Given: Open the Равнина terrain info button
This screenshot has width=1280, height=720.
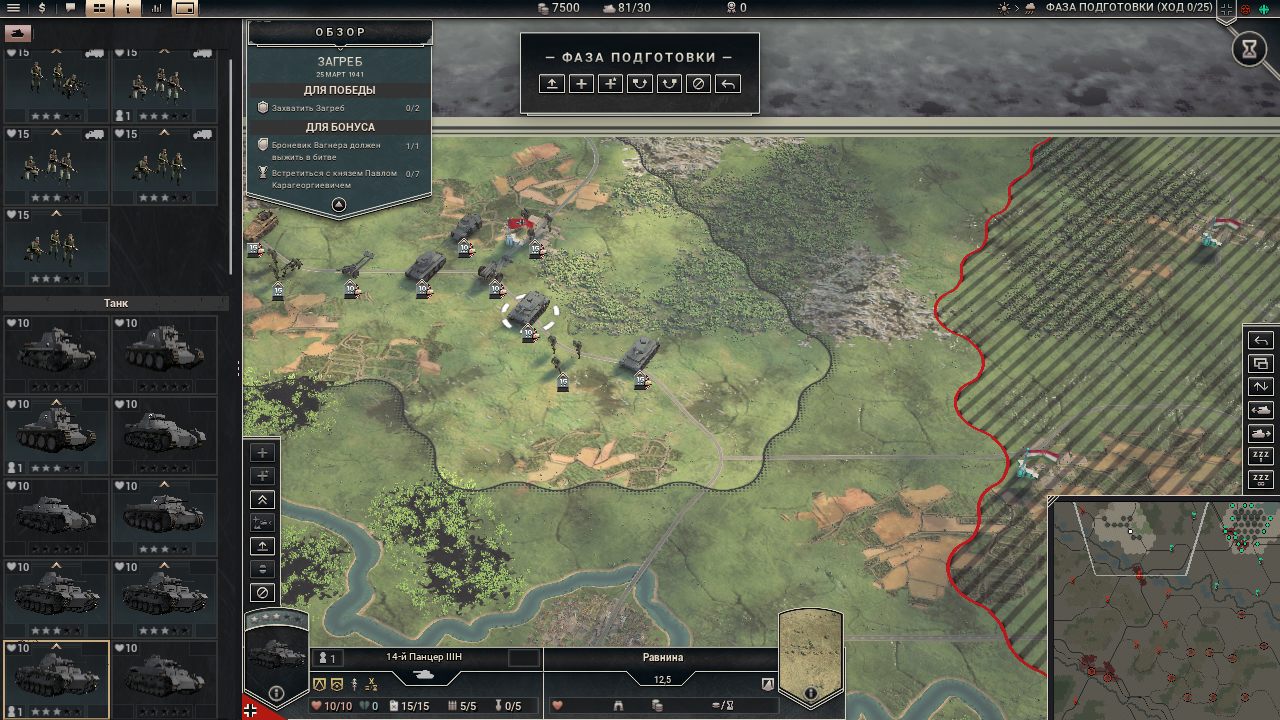Looking at the screenshot, I should [810, 692].
